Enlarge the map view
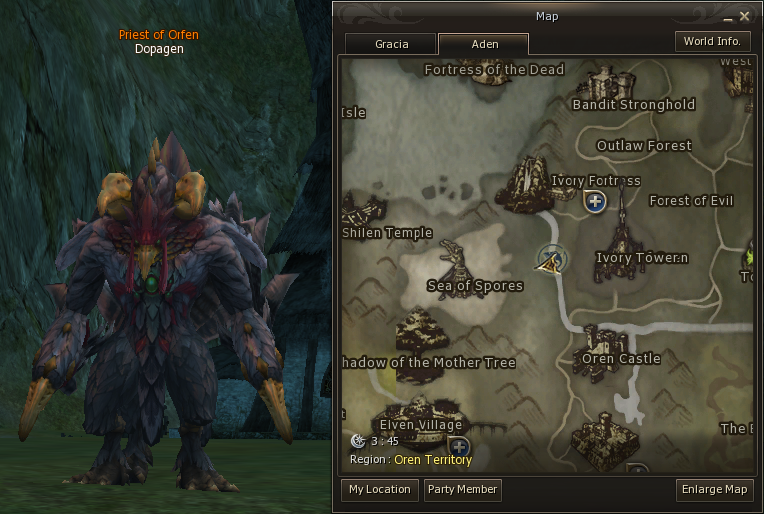The height and width of the screenshot is (514, 764). point(714,490)
